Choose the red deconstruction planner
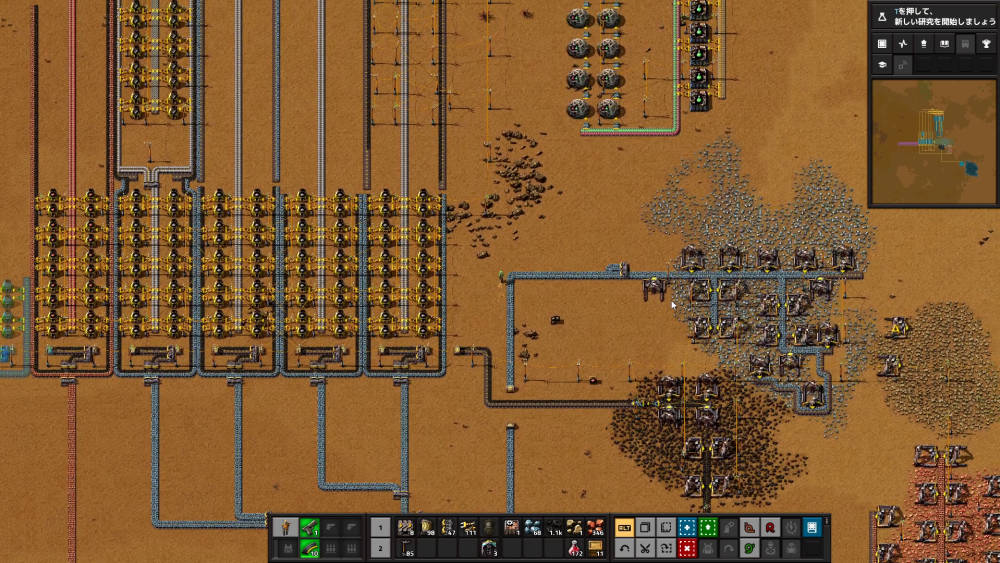Screen dimensions: 1000x563 click(687, 548)
